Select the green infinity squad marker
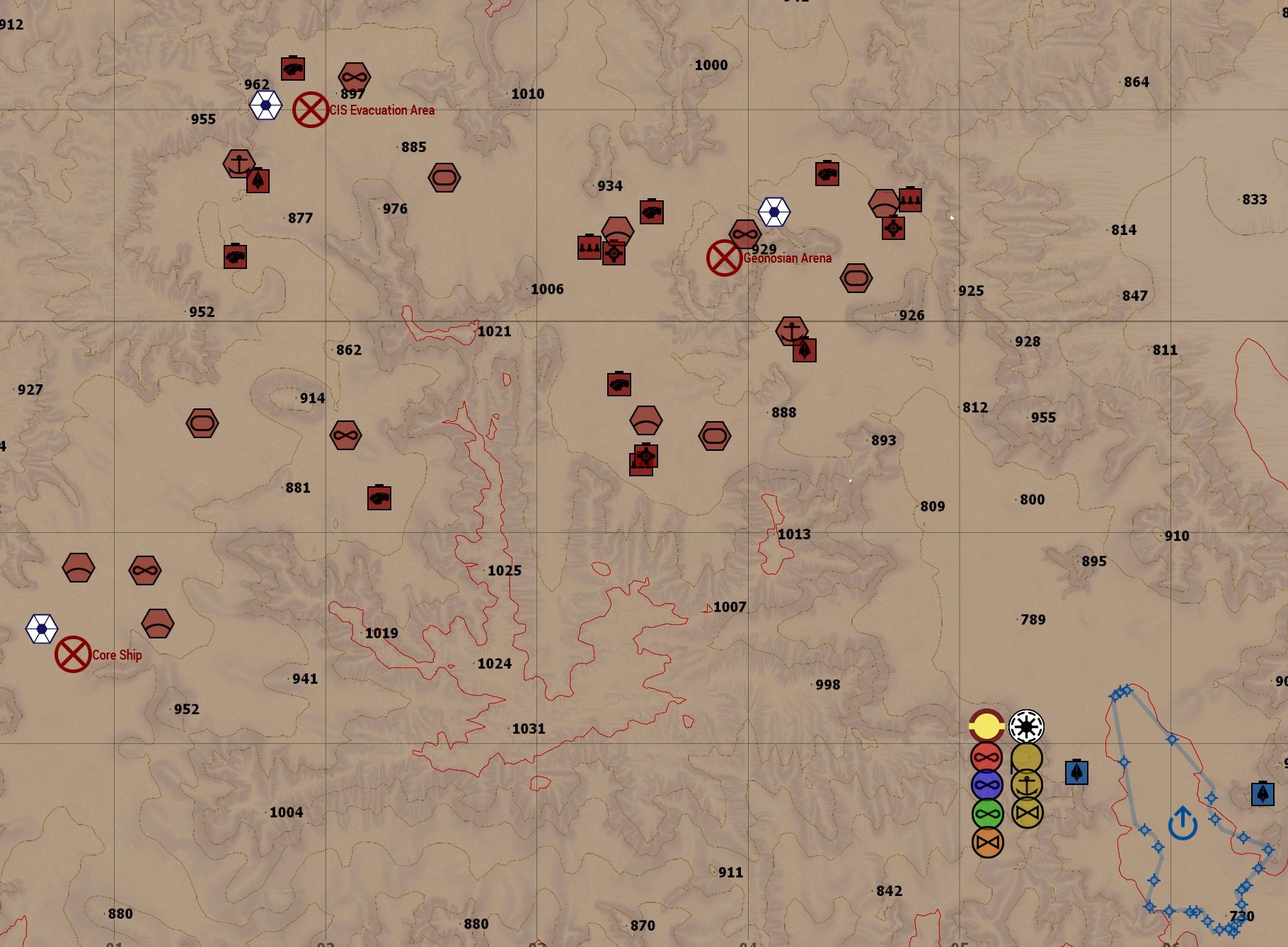1288x947 pixels. pos(988,814)
